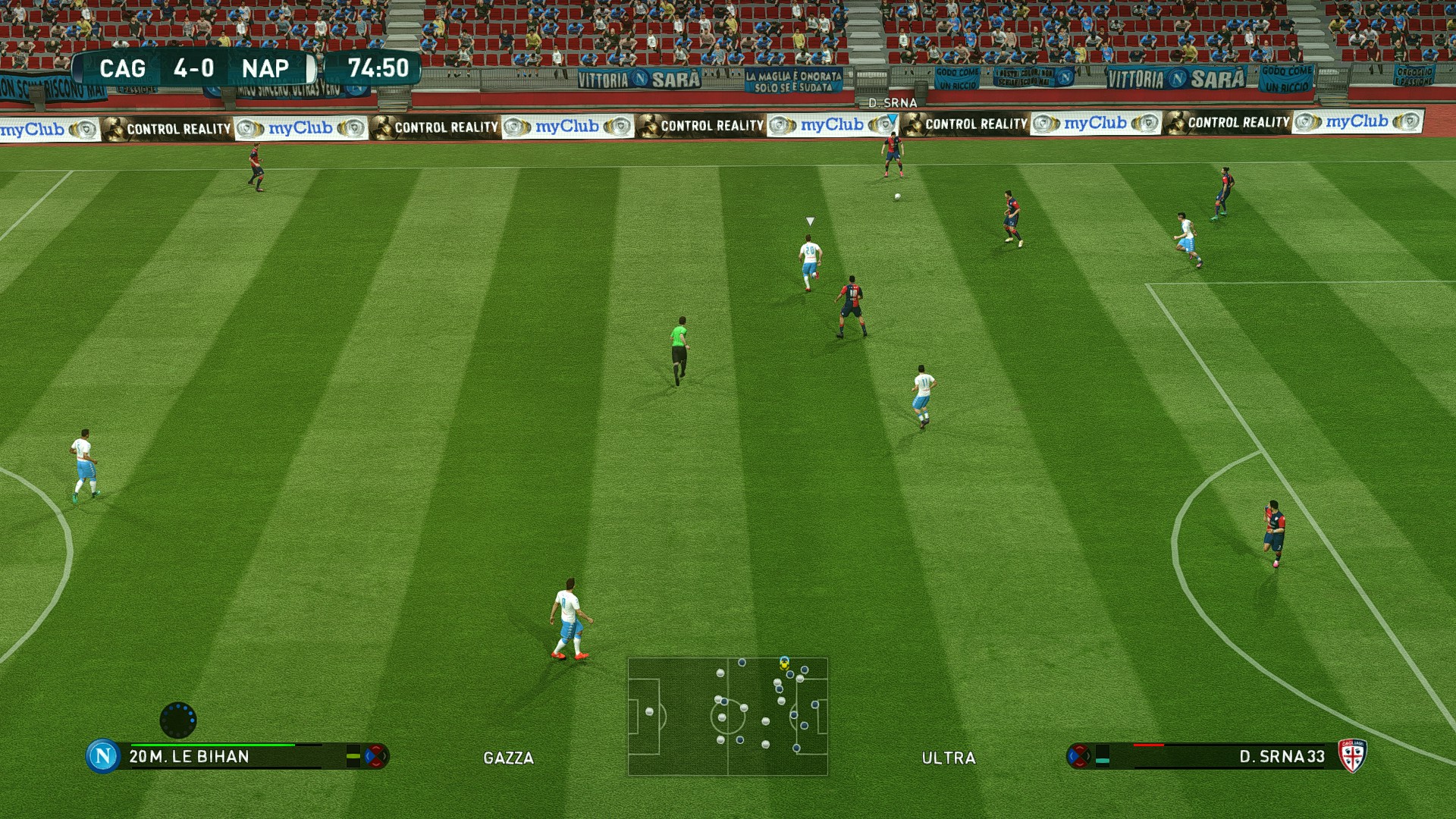Click the red-blue tactics icon beside Le Bihan

(376, 756)
